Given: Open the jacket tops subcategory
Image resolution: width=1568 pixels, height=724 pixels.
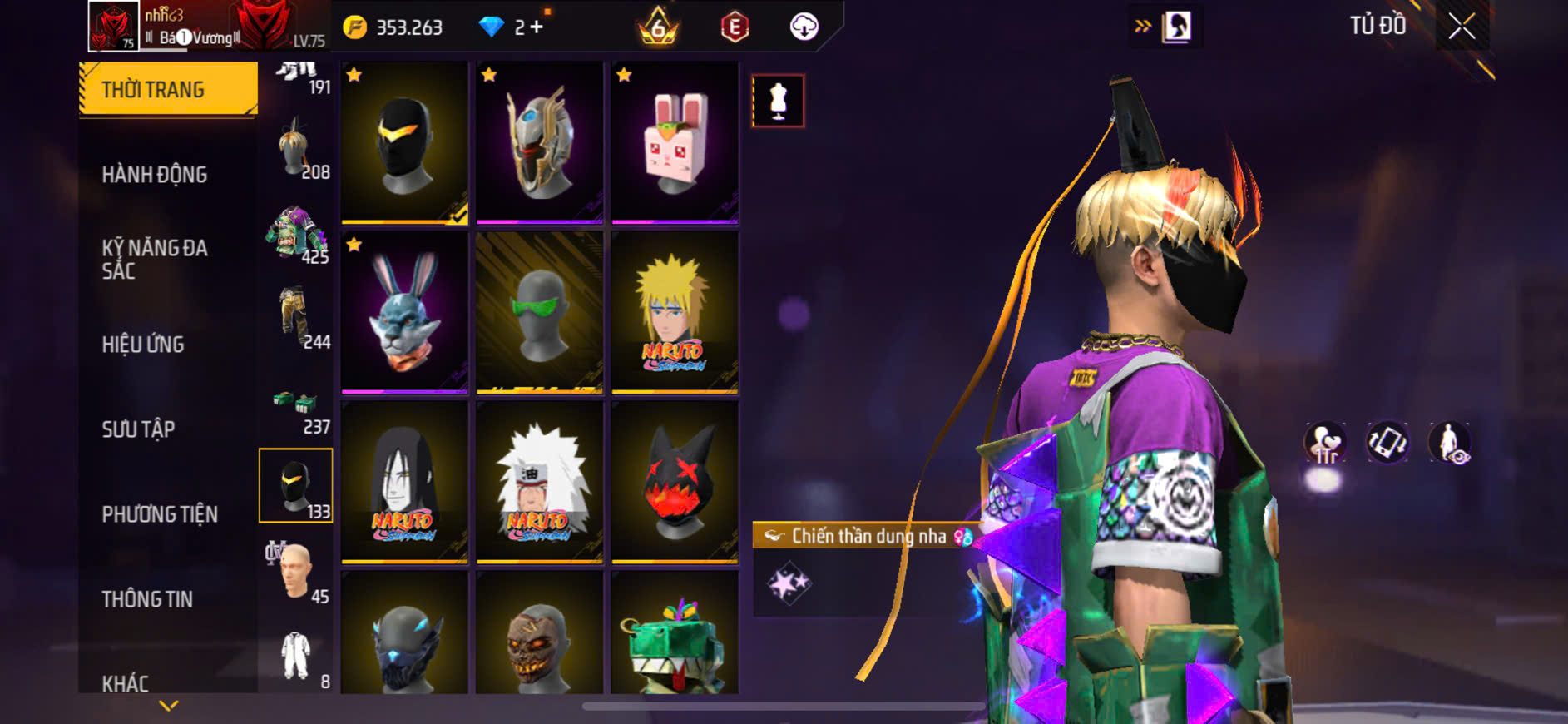Looking at the screenshot, I should tap(295, 235).
